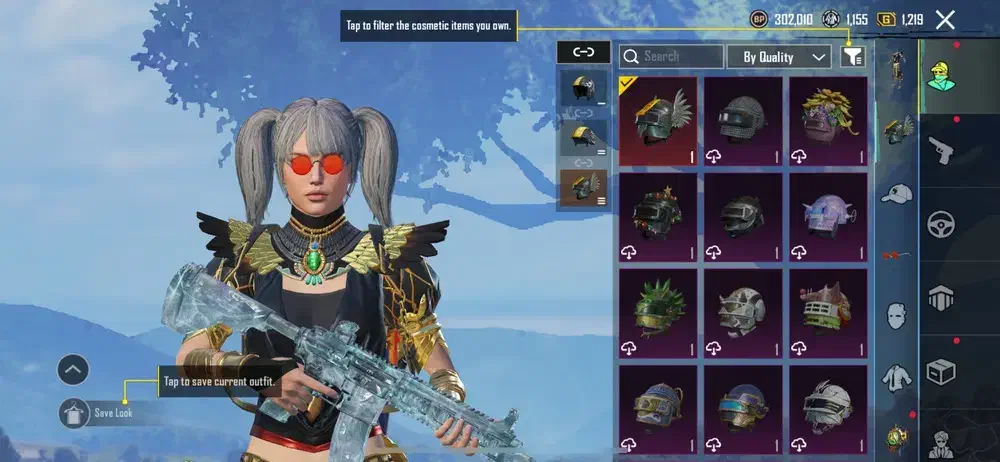This screenshot has width=1000, height=462.
Task: Toggle the link button above helmet levels
Action: coord(583,52)
